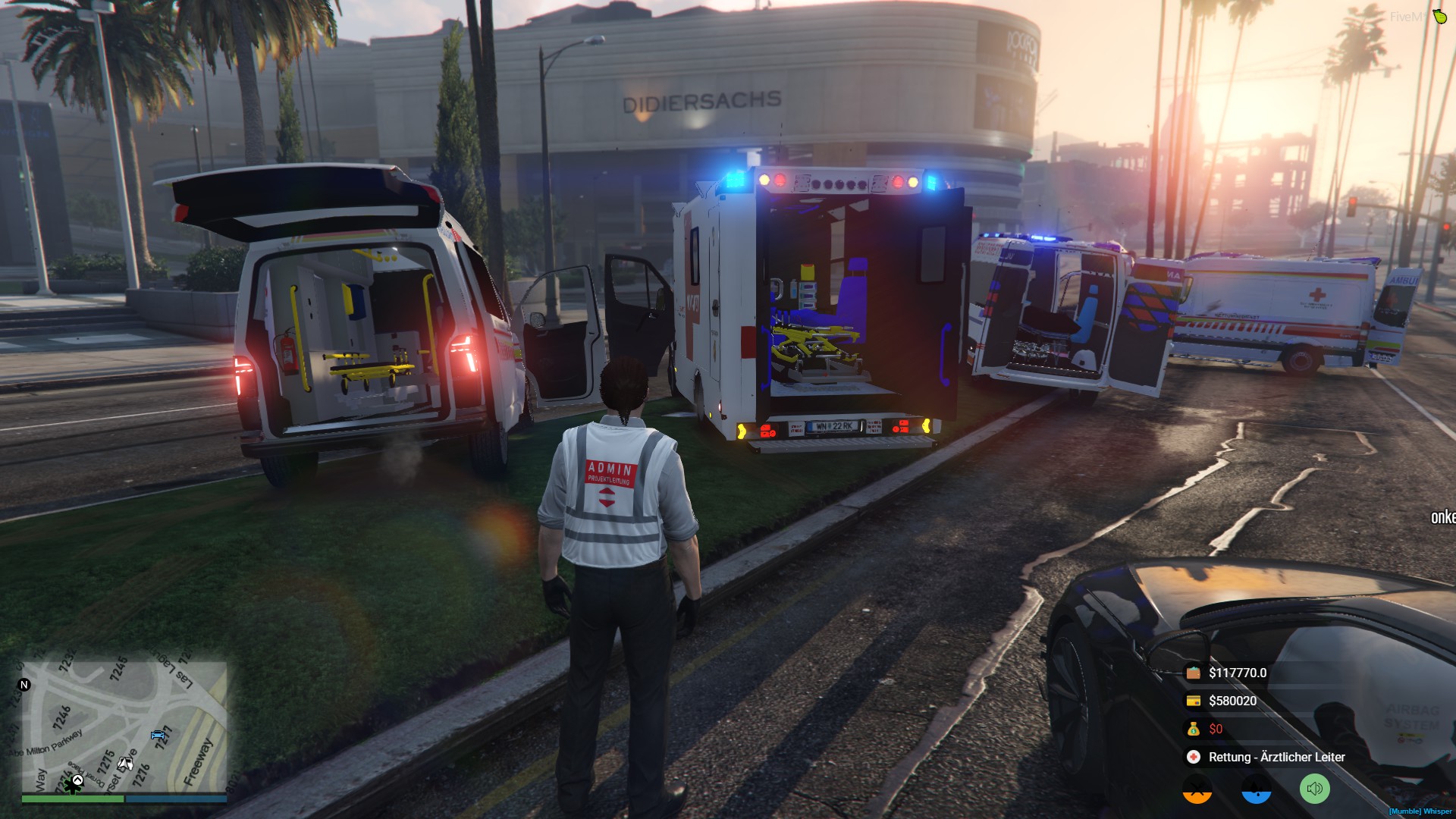Select the bank card icon next to $580020
1456x819 pixels.
(x=1194, y=701)
